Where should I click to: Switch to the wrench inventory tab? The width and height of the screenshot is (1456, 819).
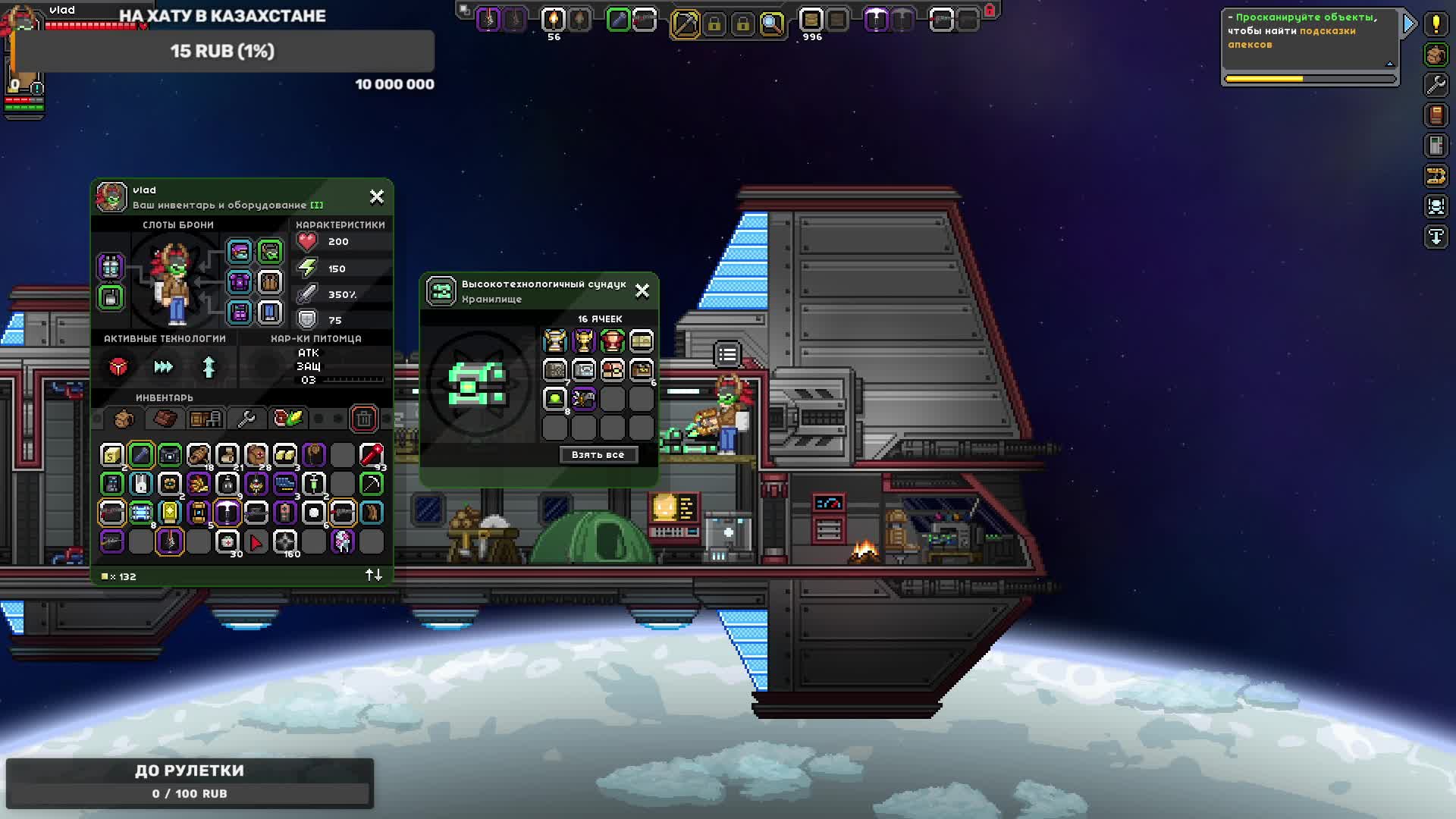pyautogui.click(x=246, y=419)
